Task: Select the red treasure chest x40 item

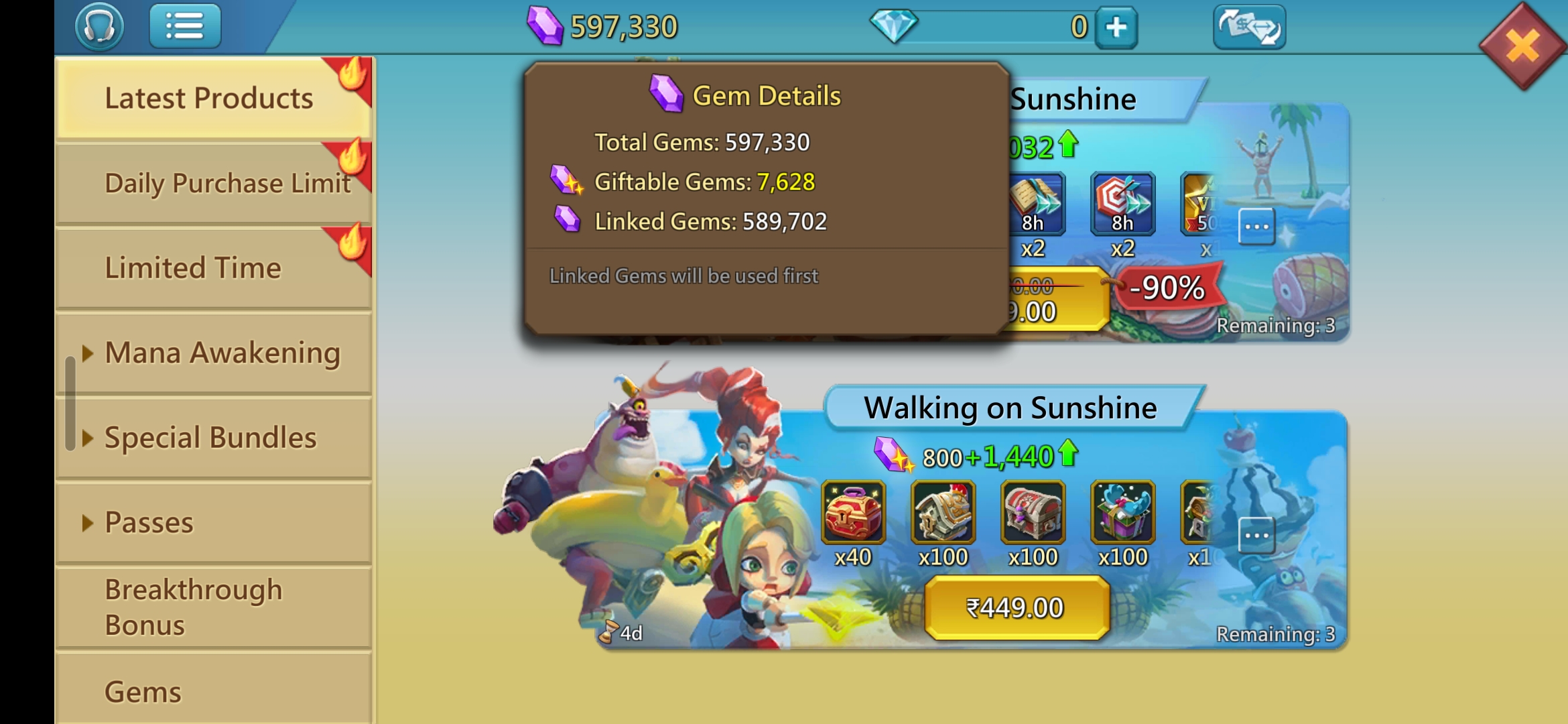Action: [x=853, y=512]
